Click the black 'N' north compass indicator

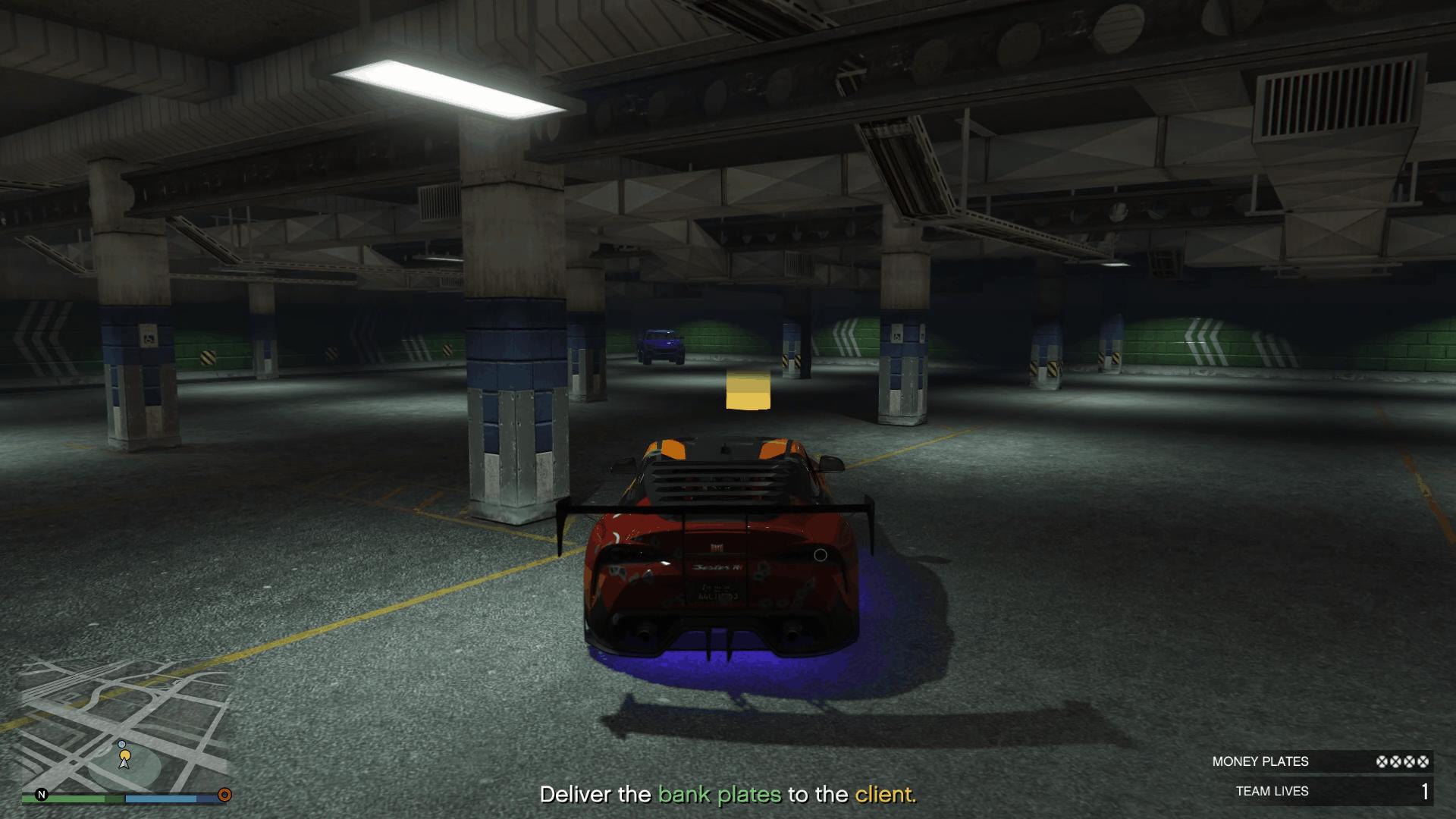(41, 795)
